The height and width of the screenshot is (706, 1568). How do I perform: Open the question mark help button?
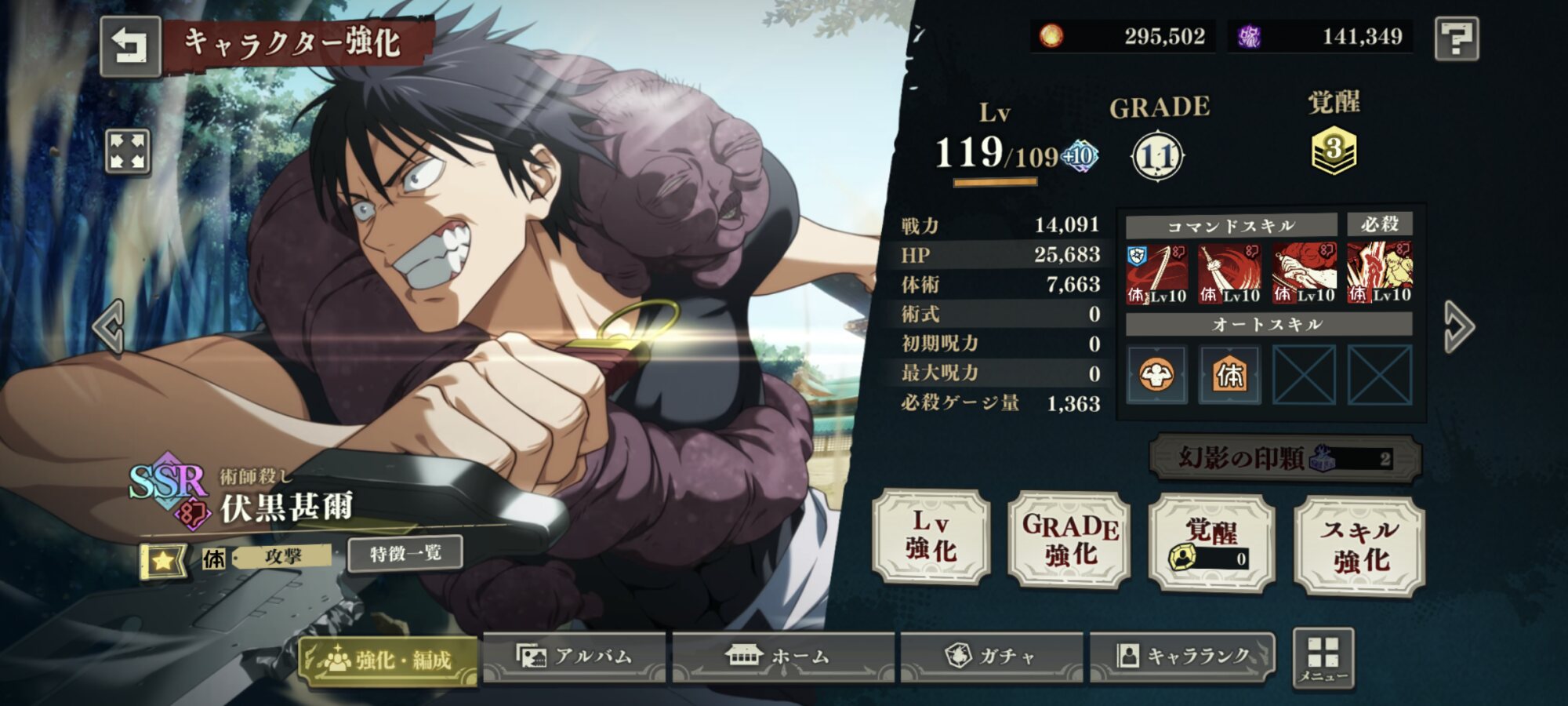point(1457,38)
